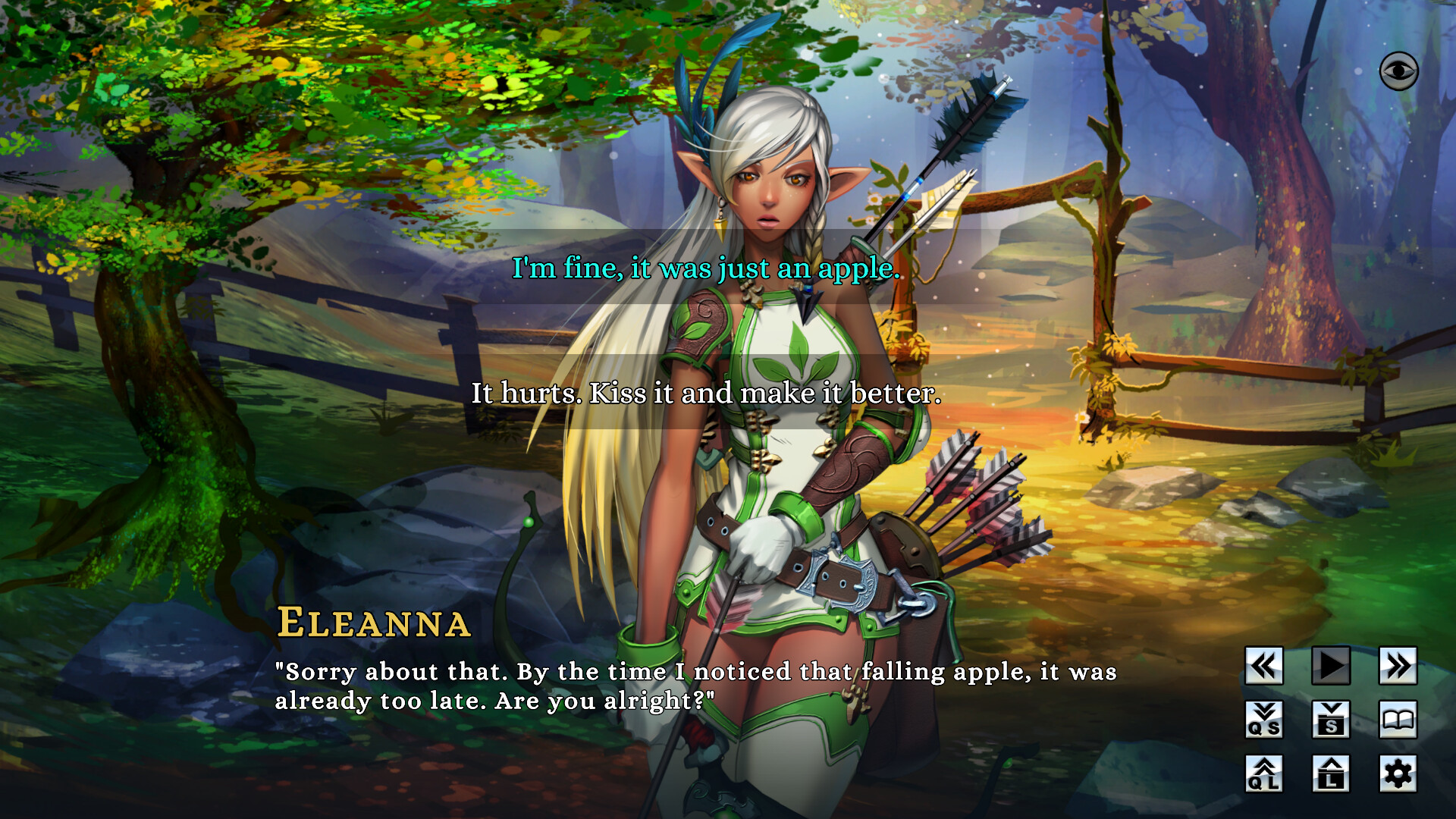
Task: Open the dialogue history book icon
Action: (1397, 718)
